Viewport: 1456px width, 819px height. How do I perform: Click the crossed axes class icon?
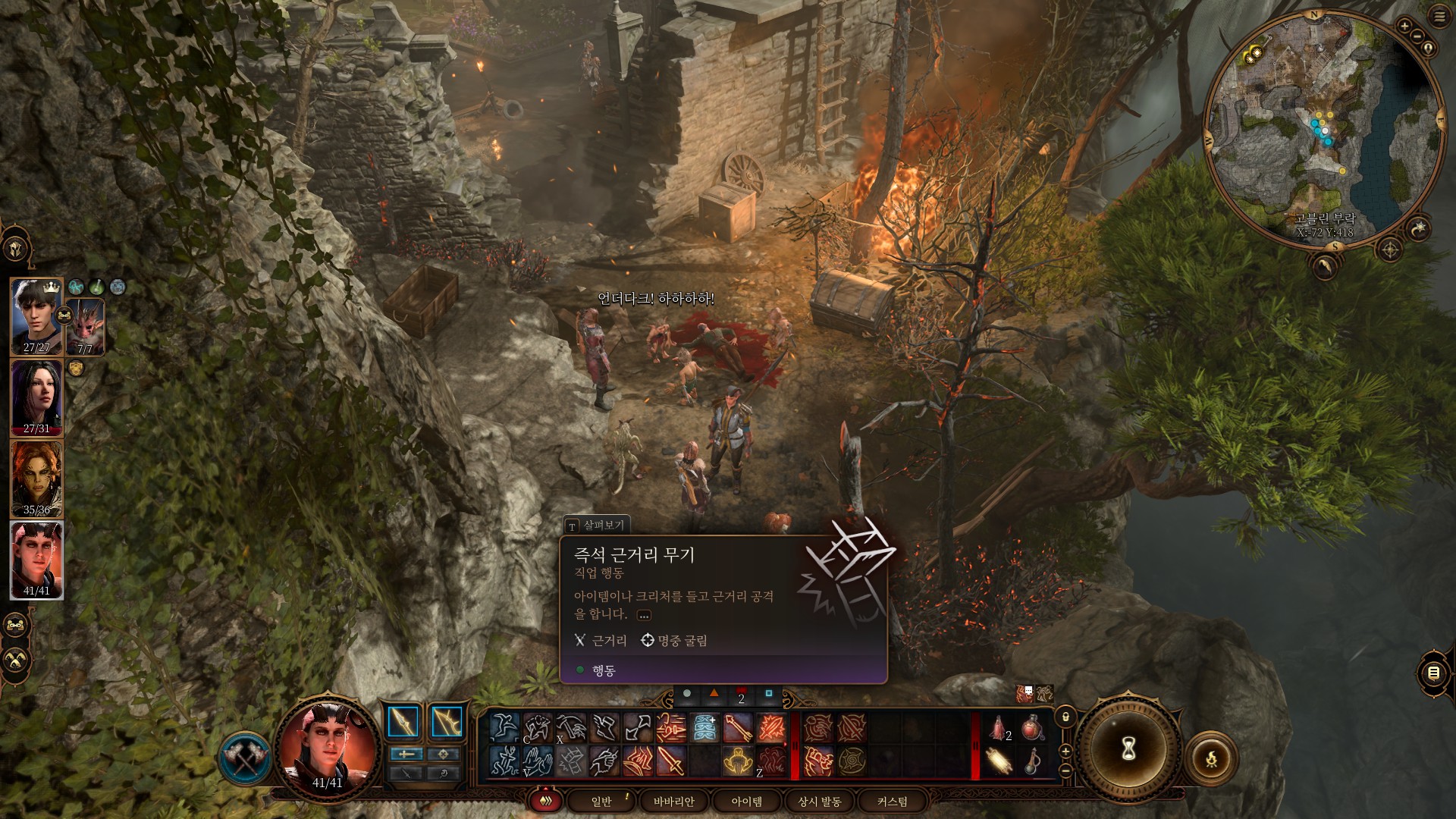[245, 758]
